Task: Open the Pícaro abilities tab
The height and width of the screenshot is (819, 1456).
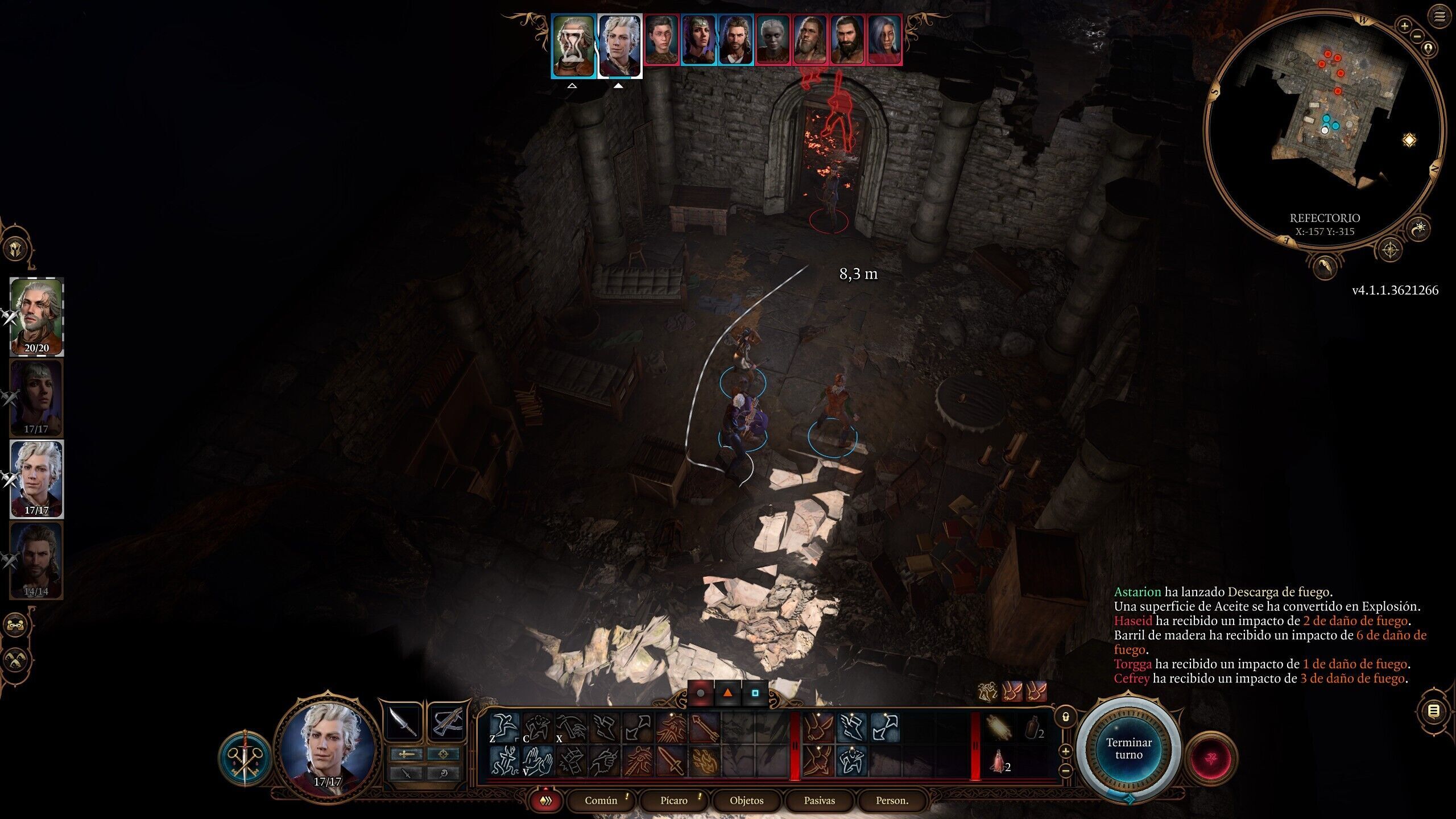Action: 674,800
